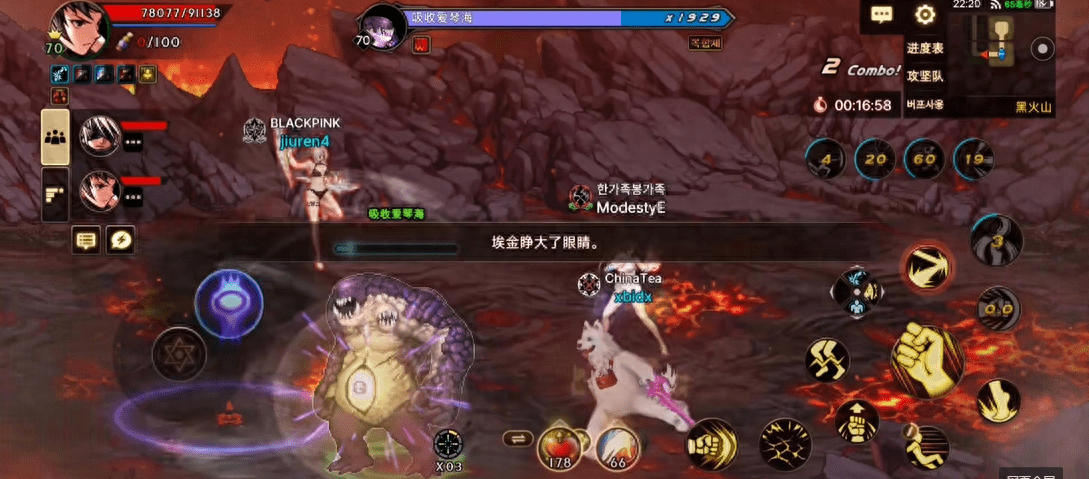Select the 攻坚队 raid team entry

coord(924,76)
